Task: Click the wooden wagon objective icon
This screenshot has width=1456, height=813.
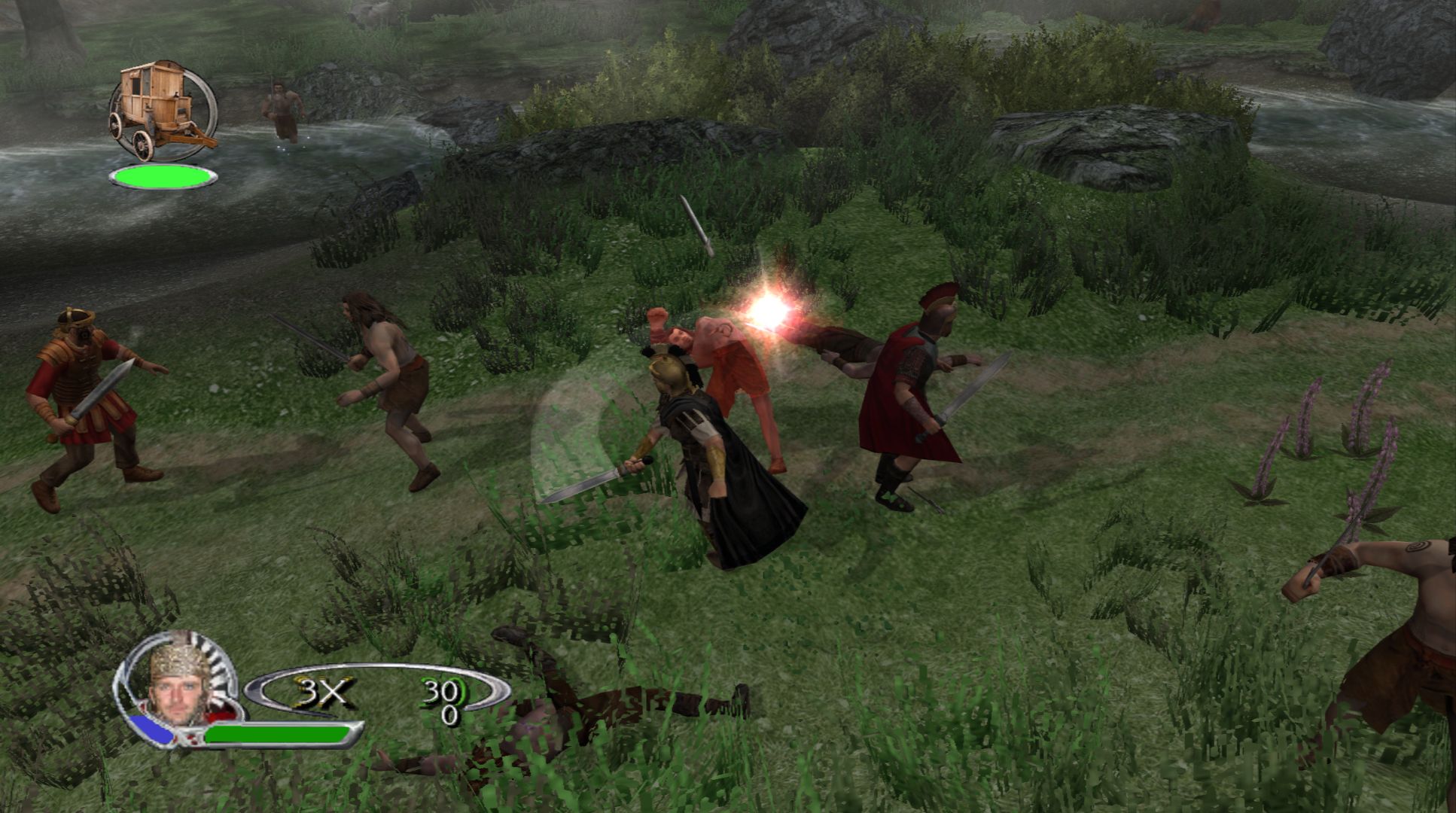Action: [161, 109]
